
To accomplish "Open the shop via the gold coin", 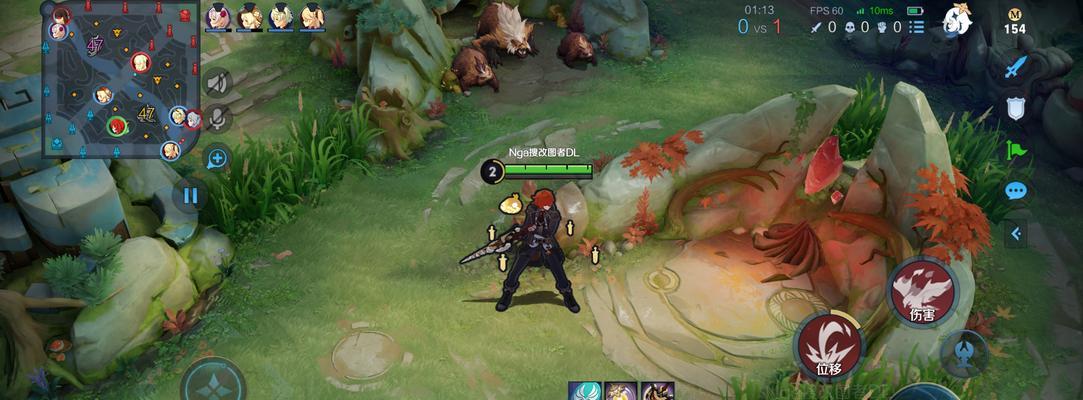I will (x=1015, y=21).
